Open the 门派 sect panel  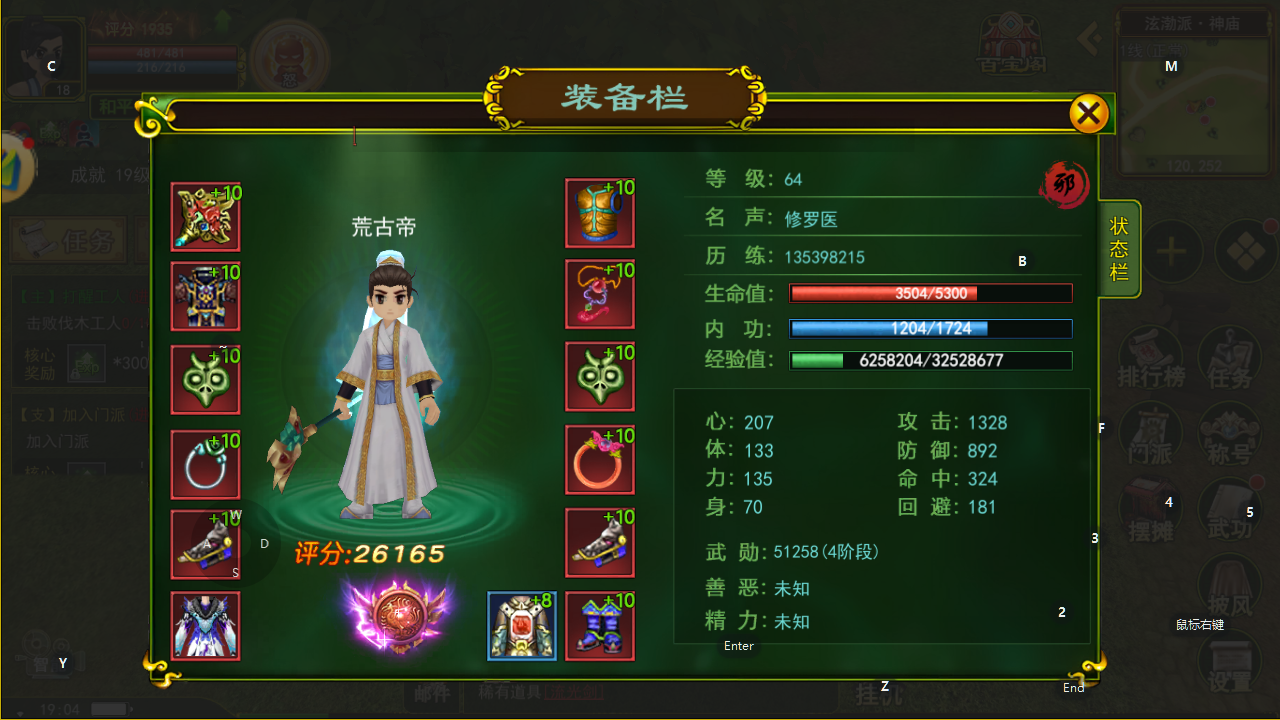coord(1150,432)
